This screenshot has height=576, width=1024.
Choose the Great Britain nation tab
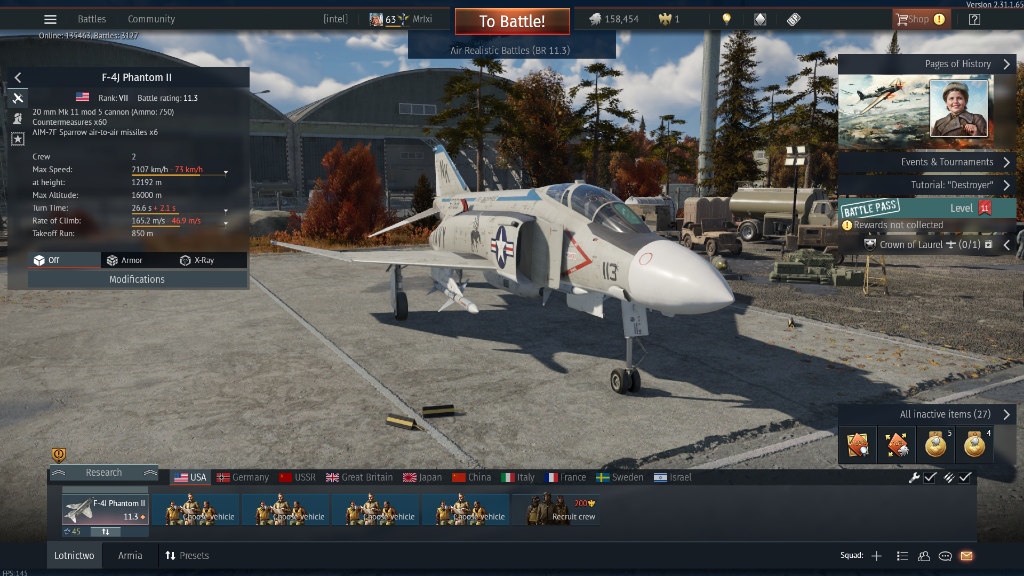tap(359, 477)
